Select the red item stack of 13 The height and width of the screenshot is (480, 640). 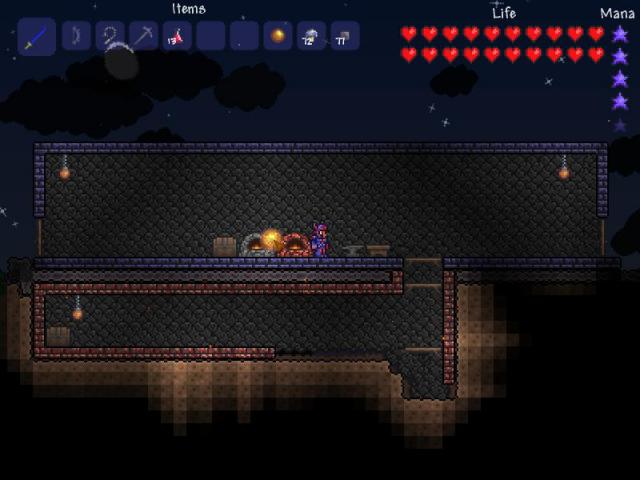pos(177,37)
